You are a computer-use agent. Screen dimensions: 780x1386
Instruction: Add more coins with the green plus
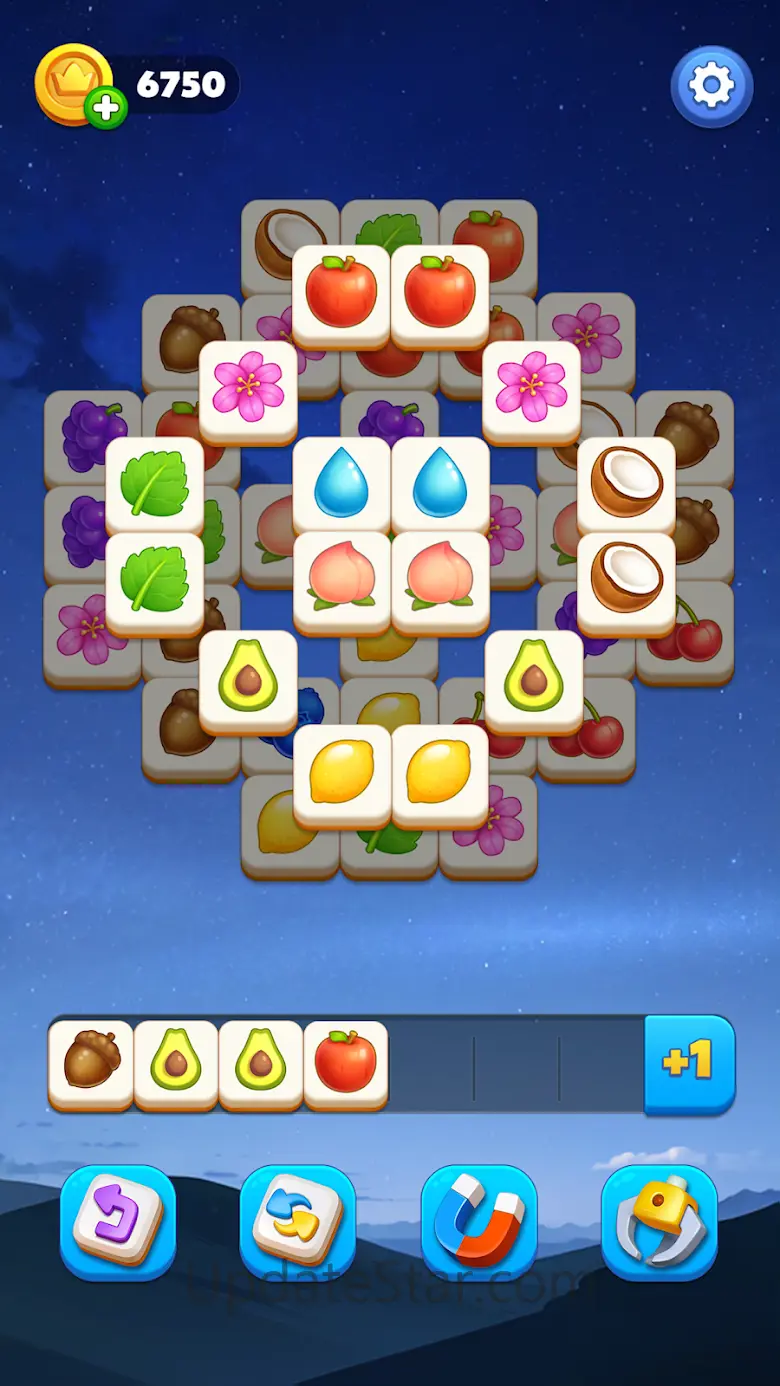click(x=105, y=108)
